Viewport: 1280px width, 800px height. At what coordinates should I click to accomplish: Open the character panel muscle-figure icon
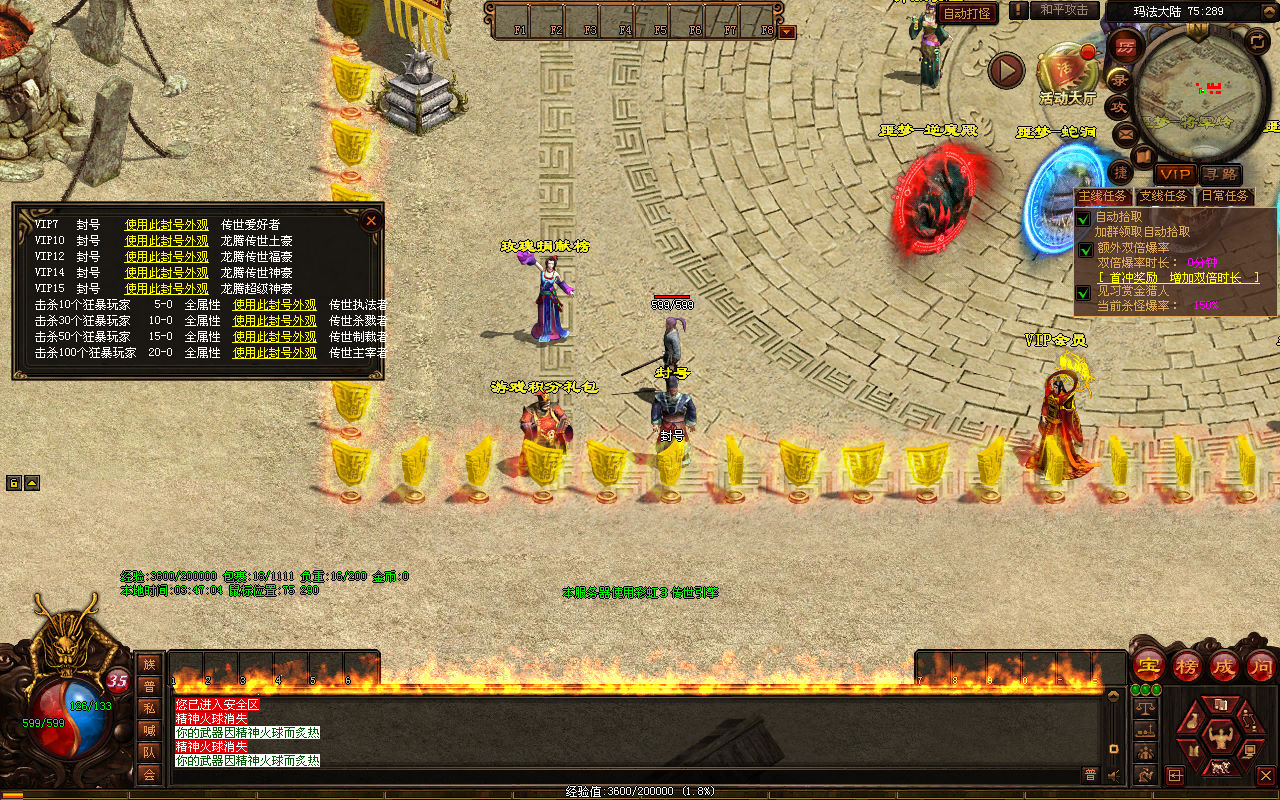(1218, 738)
